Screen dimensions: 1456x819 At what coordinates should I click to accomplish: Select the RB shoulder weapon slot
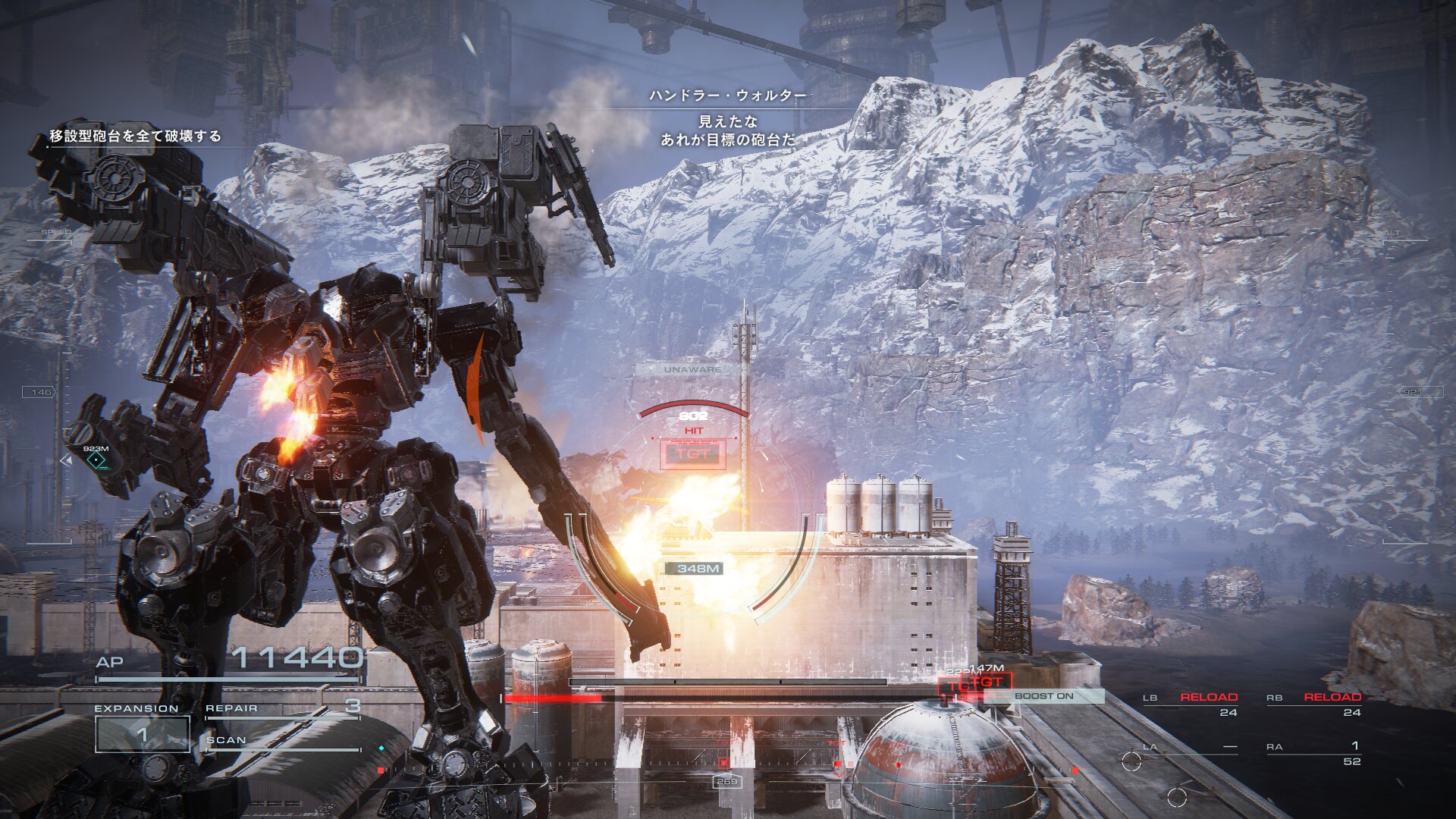pos(1314,704)
